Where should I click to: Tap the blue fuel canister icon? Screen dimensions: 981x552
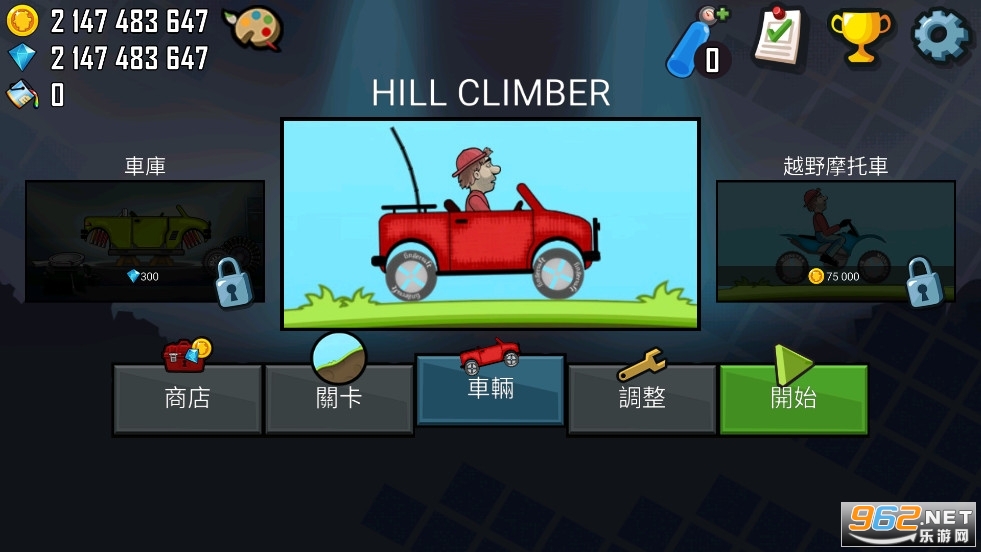[695, 42]
